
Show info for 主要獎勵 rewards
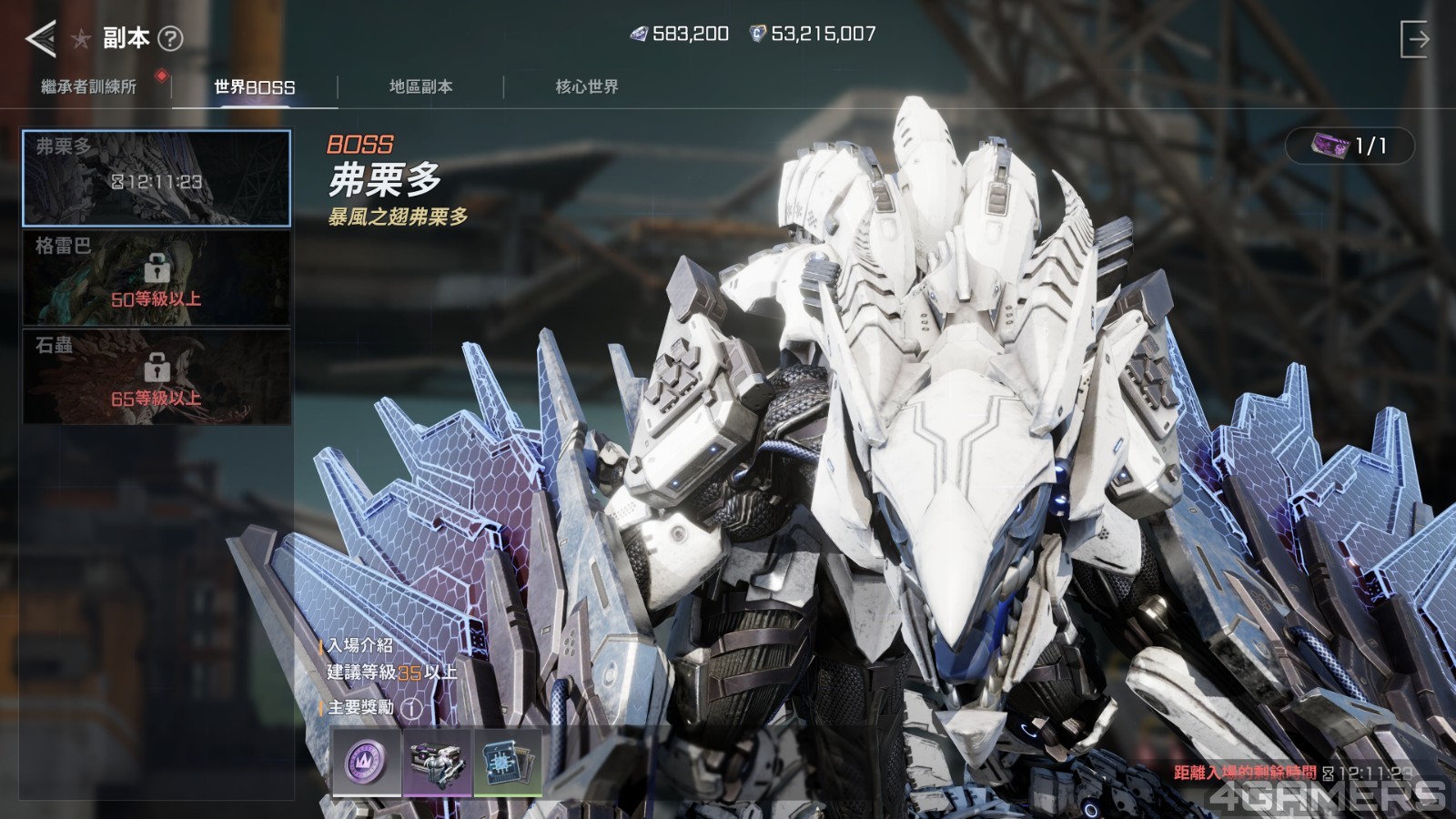(412, 707)
